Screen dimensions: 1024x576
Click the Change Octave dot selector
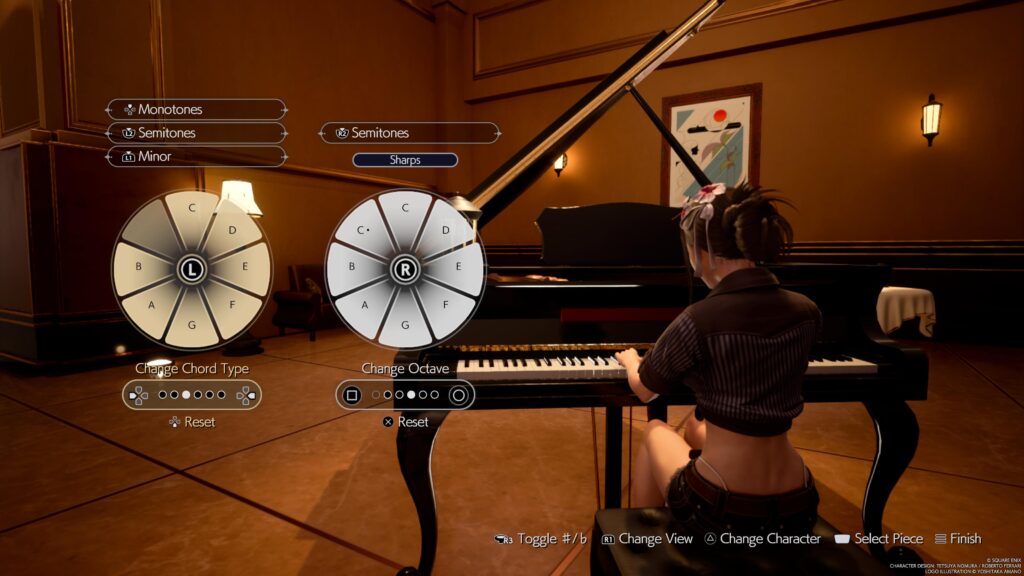(405, 395)
